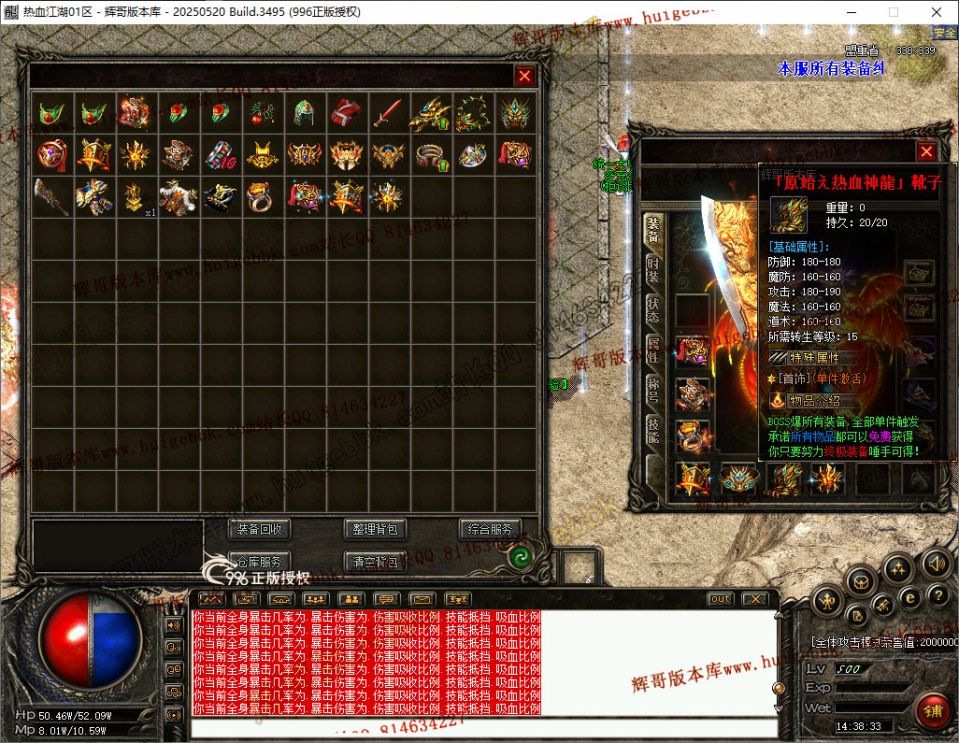Open 仓库服务 warehouse services
The image size is (959, 743).
(x=260, y=561)
